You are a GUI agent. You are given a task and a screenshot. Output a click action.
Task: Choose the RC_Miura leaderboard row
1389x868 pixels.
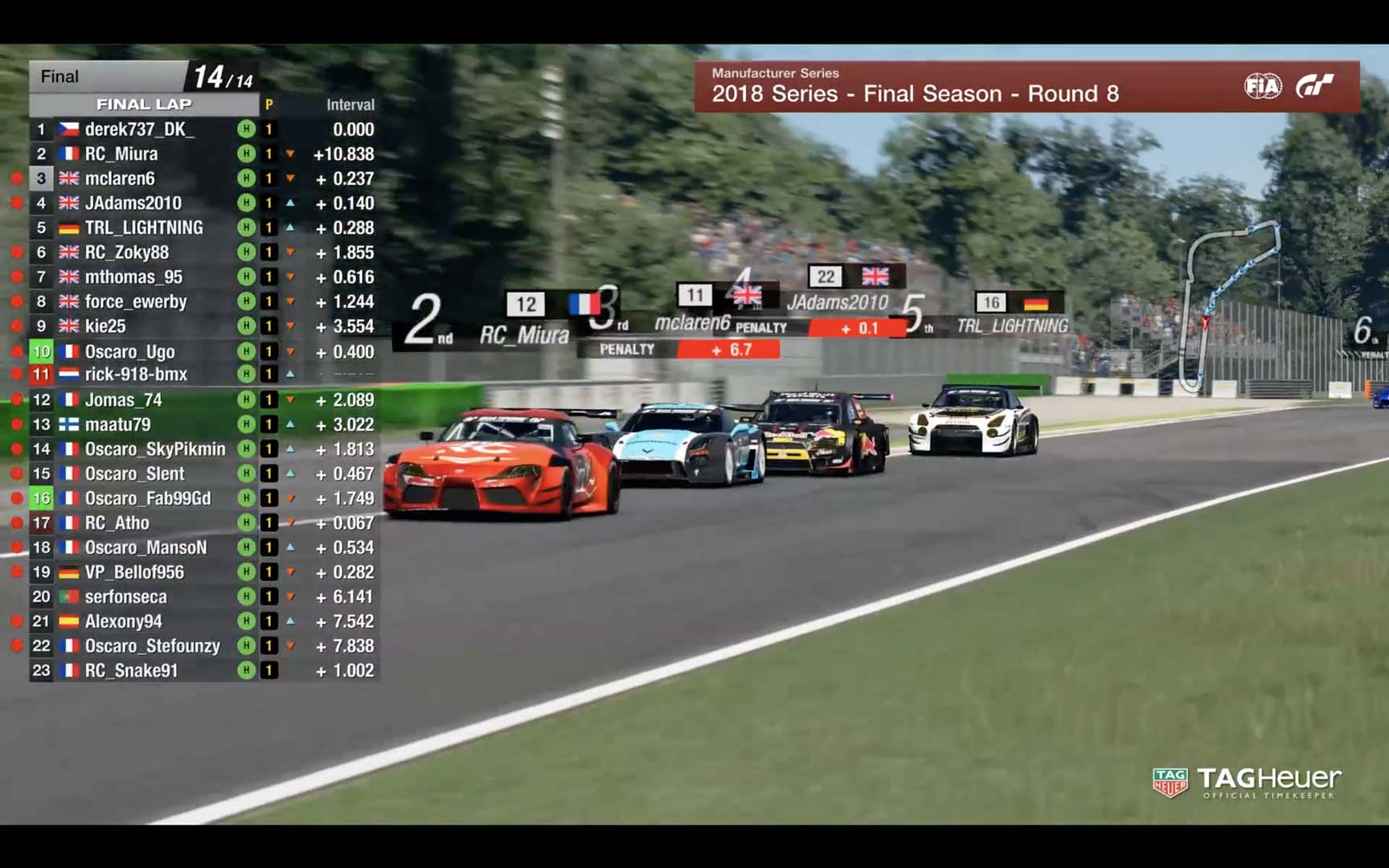click(121, 154)
